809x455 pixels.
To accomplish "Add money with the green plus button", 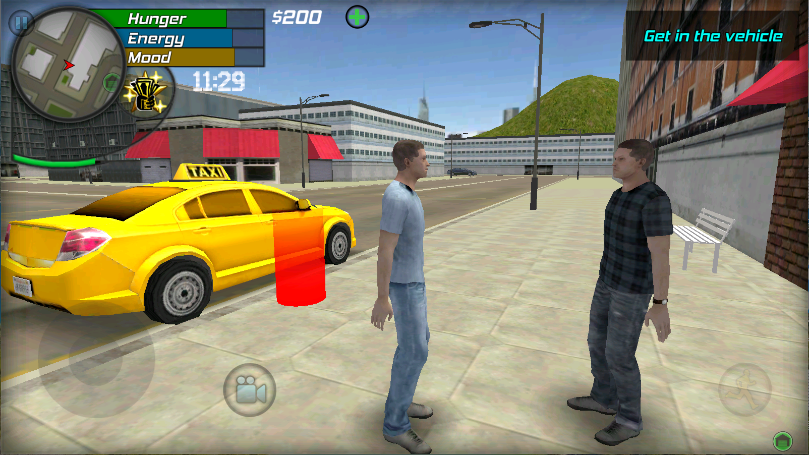I will (357, 17).
